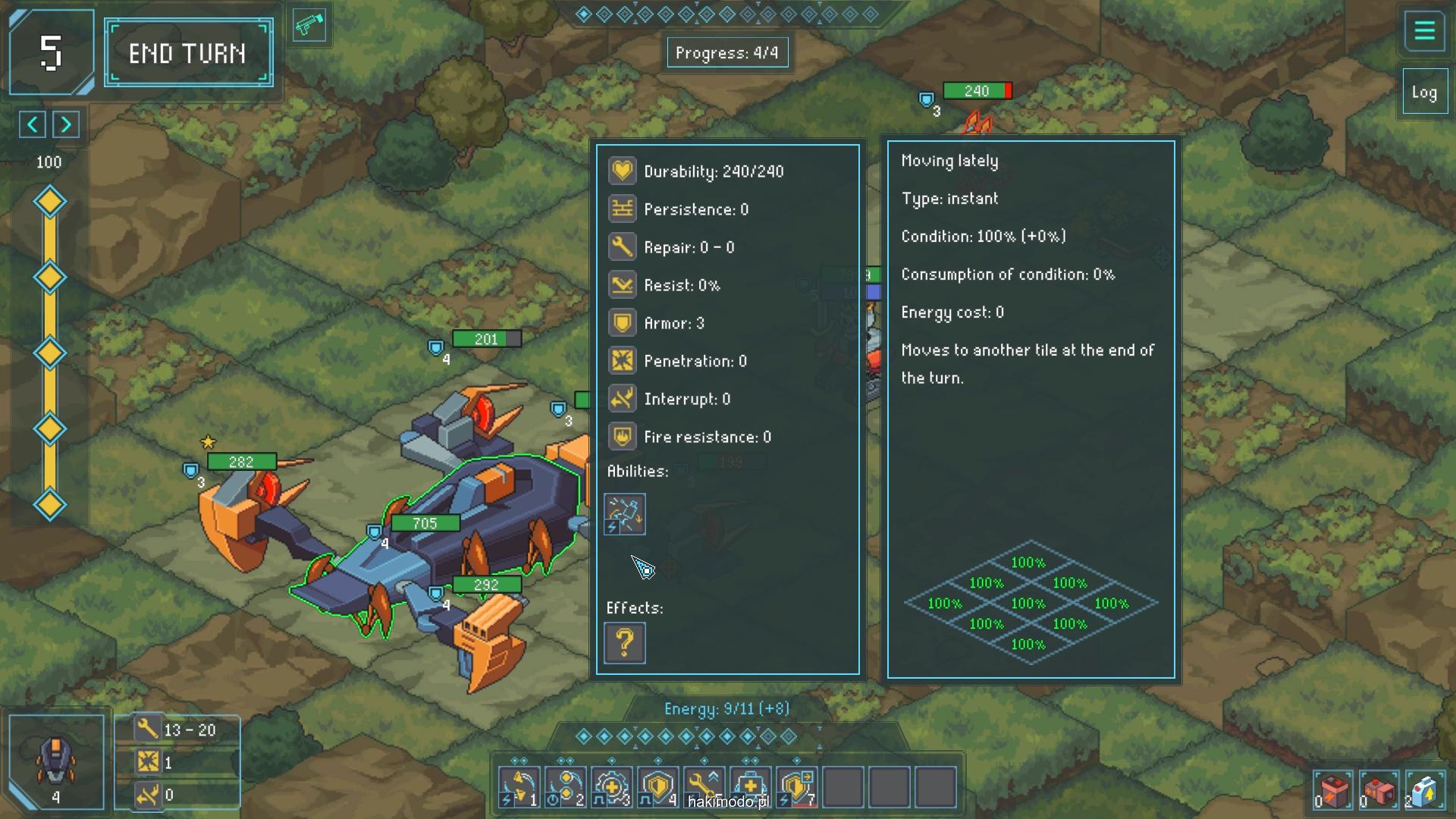
Task: Select the previous unit arrow
Action: click(32, 124)
